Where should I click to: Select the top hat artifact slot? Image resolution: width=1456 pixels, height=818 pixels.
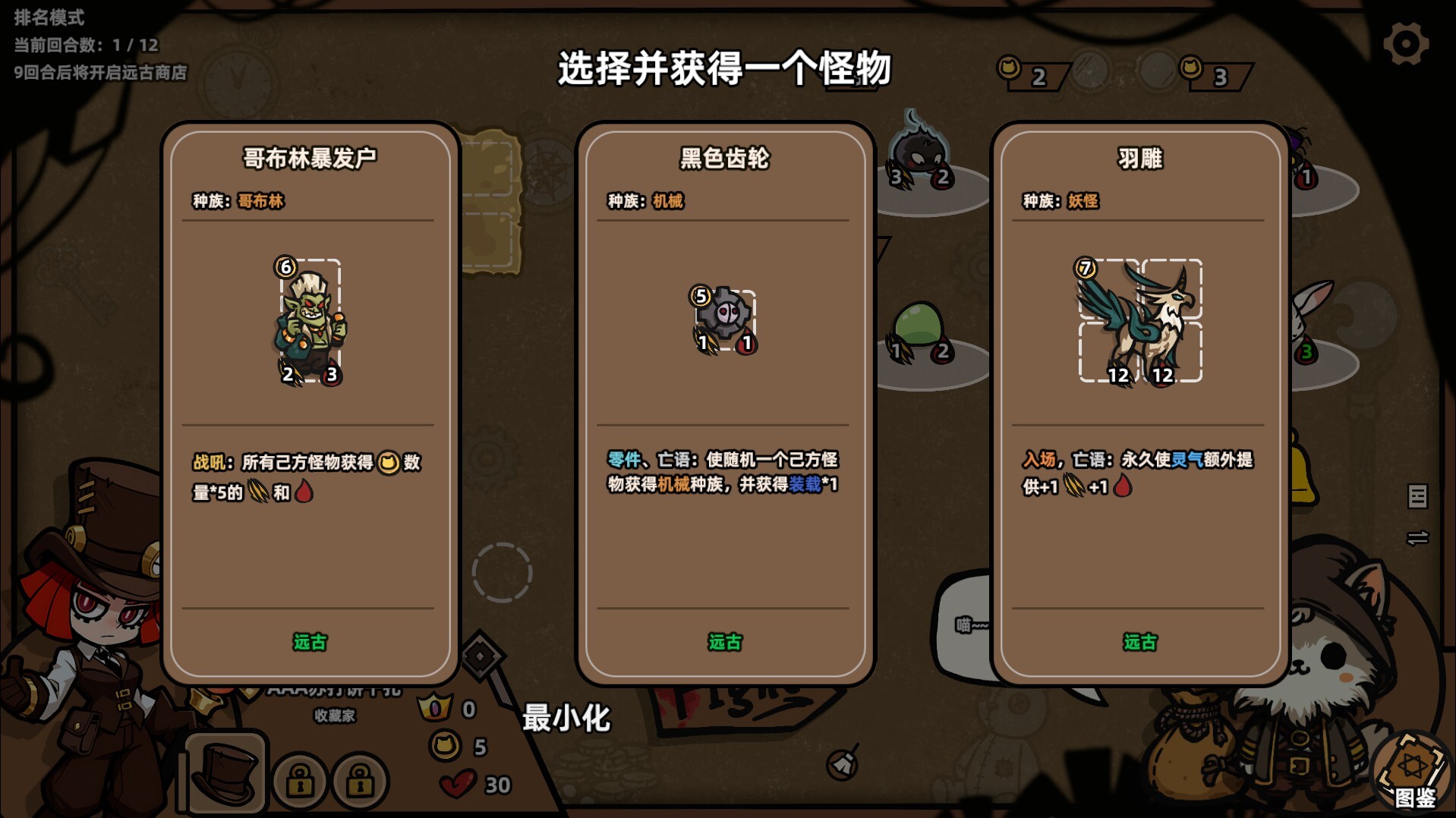coord(226,771)
